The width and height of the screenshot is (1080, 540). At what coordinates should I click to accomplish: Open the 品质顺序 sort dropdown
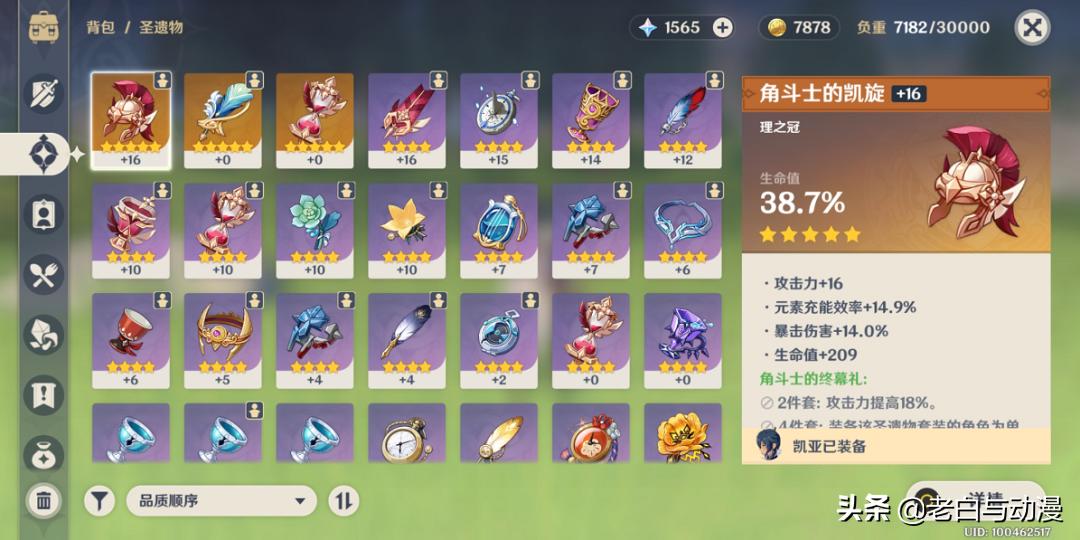221,501
